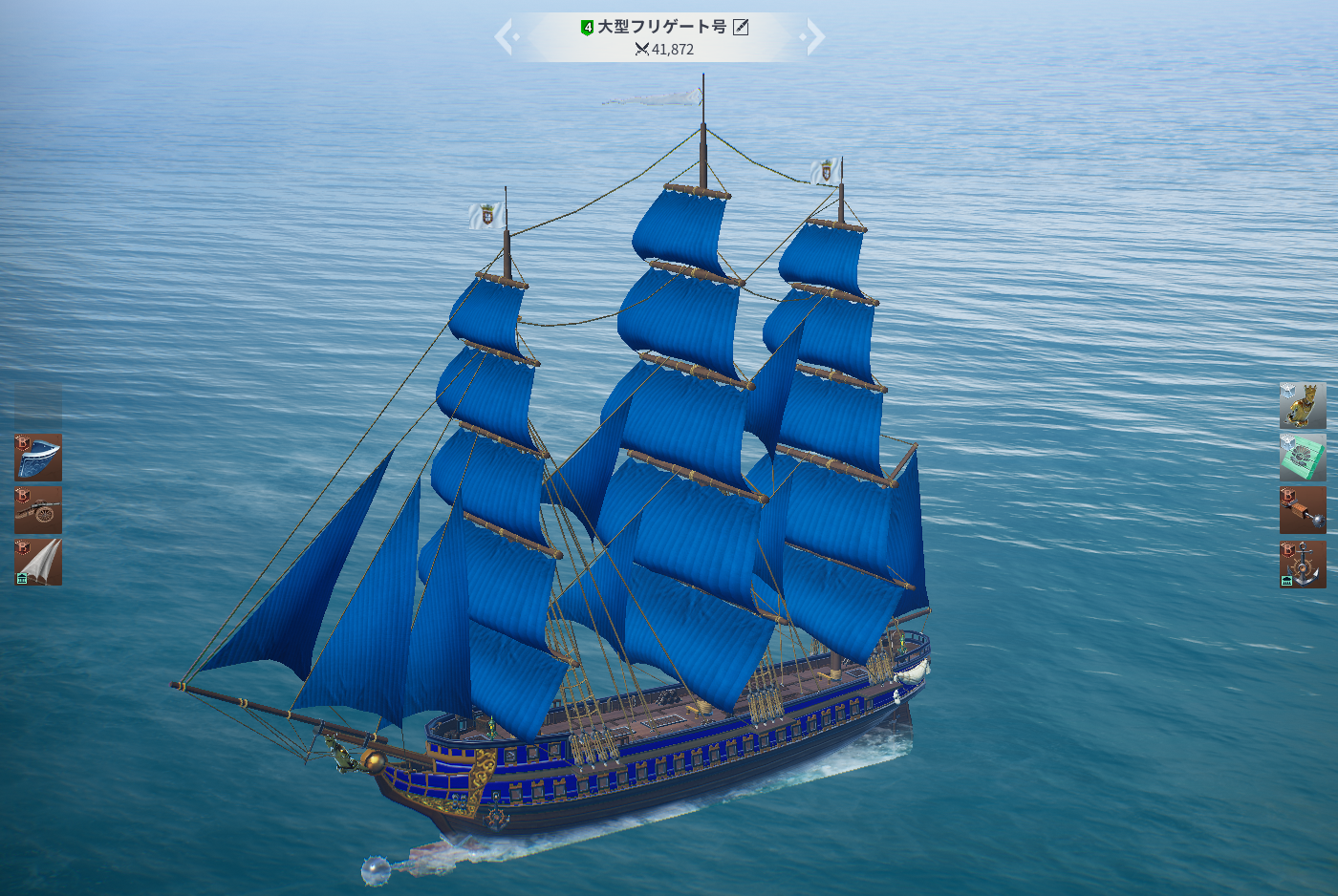1338x896 pixels.
Task: Switch to the next ship with right arrow
Action: [x=813, y=37]
